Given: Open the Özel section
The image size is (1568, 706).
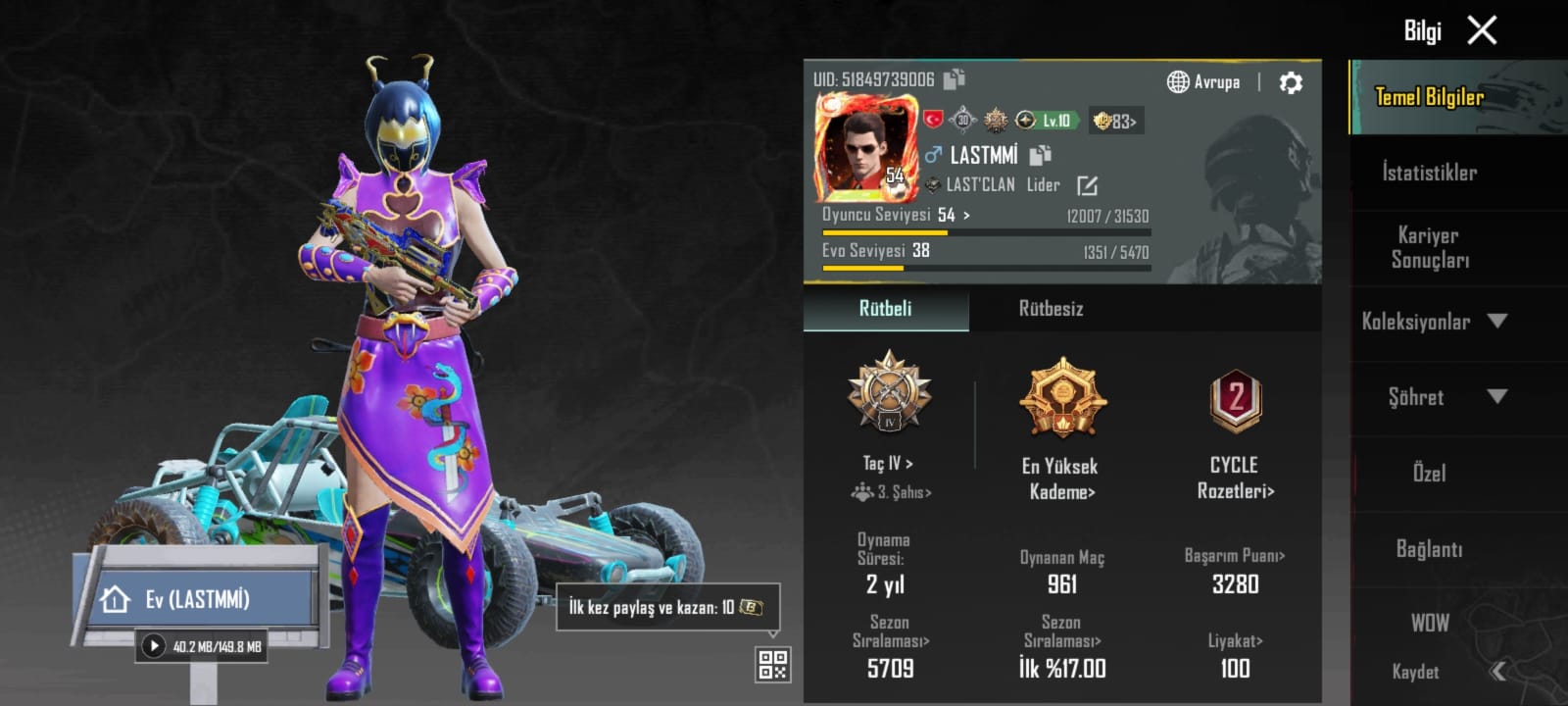Looking at the screenshot, I should [x=1429, y=473].
